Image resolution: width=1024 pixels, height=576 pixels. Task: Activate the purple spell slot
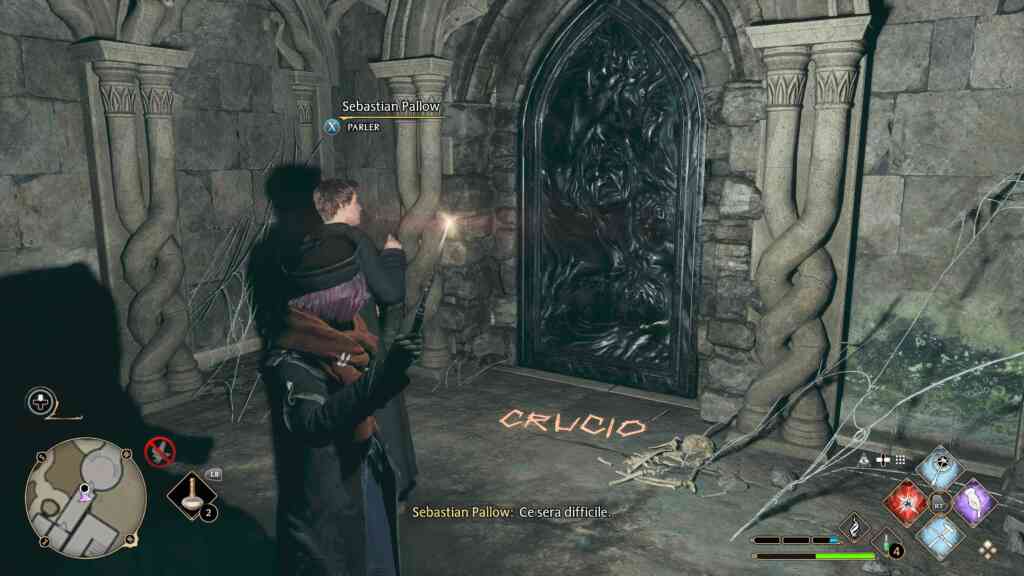point(972,500)
